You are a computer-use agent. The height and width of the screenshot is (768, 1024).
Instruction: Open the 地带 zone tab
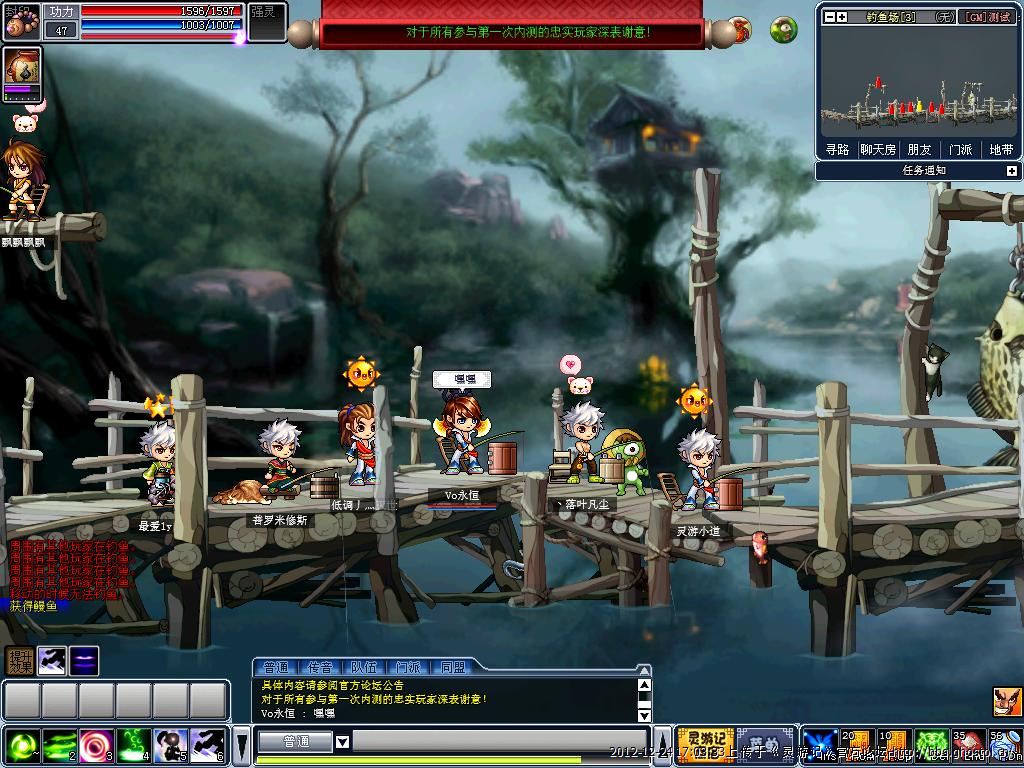[x=1000, y=150]
